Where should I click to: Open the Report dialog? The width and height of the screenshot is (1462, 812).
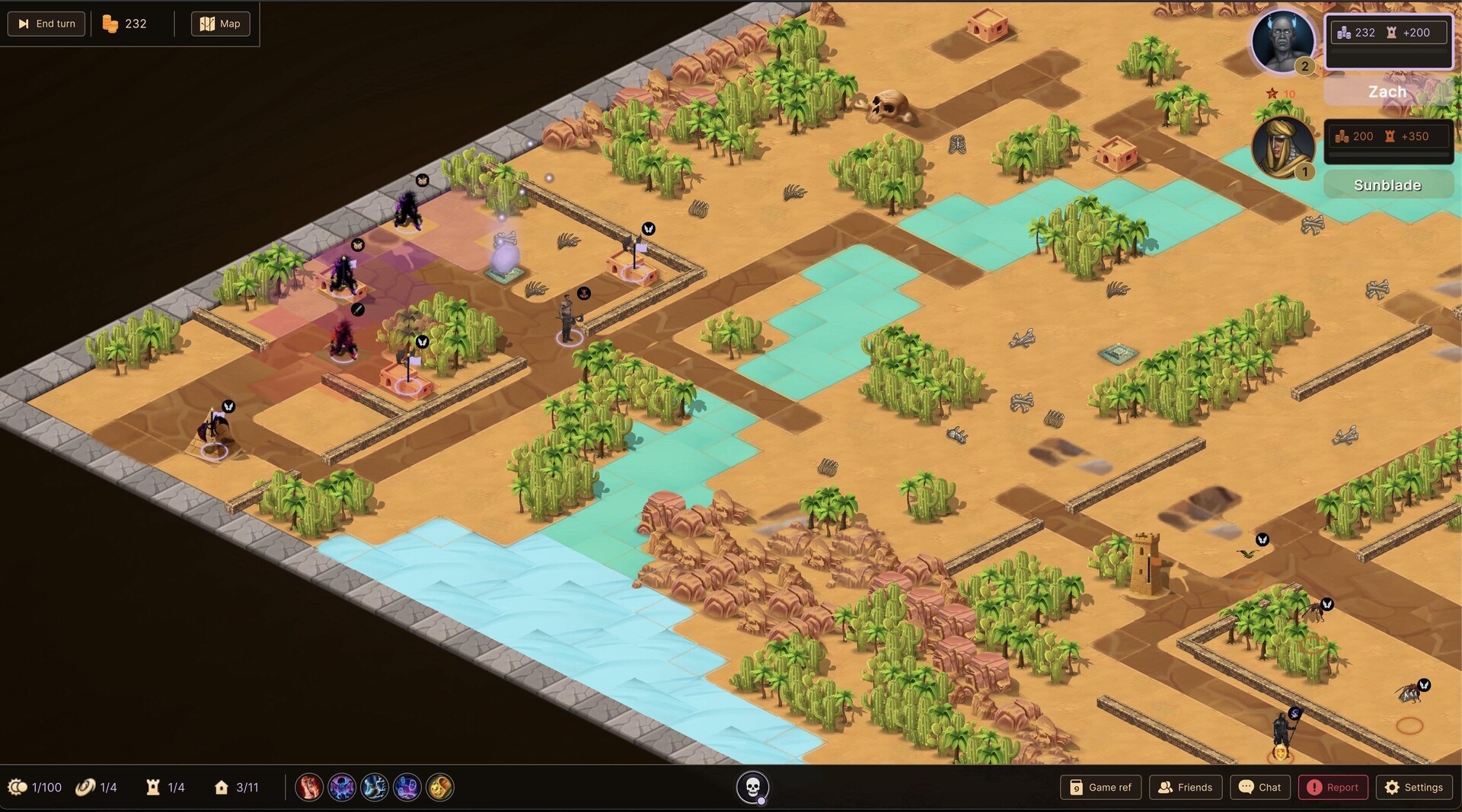click(x=1333, y=788)
